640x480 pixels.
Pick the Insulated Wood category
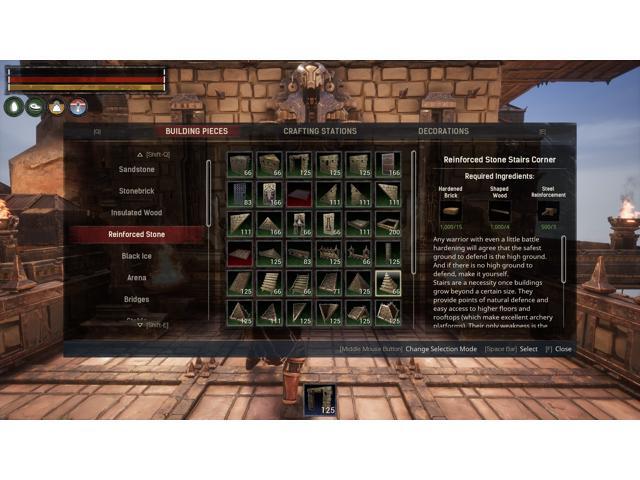pyautogui.click(x=138, y=213)
